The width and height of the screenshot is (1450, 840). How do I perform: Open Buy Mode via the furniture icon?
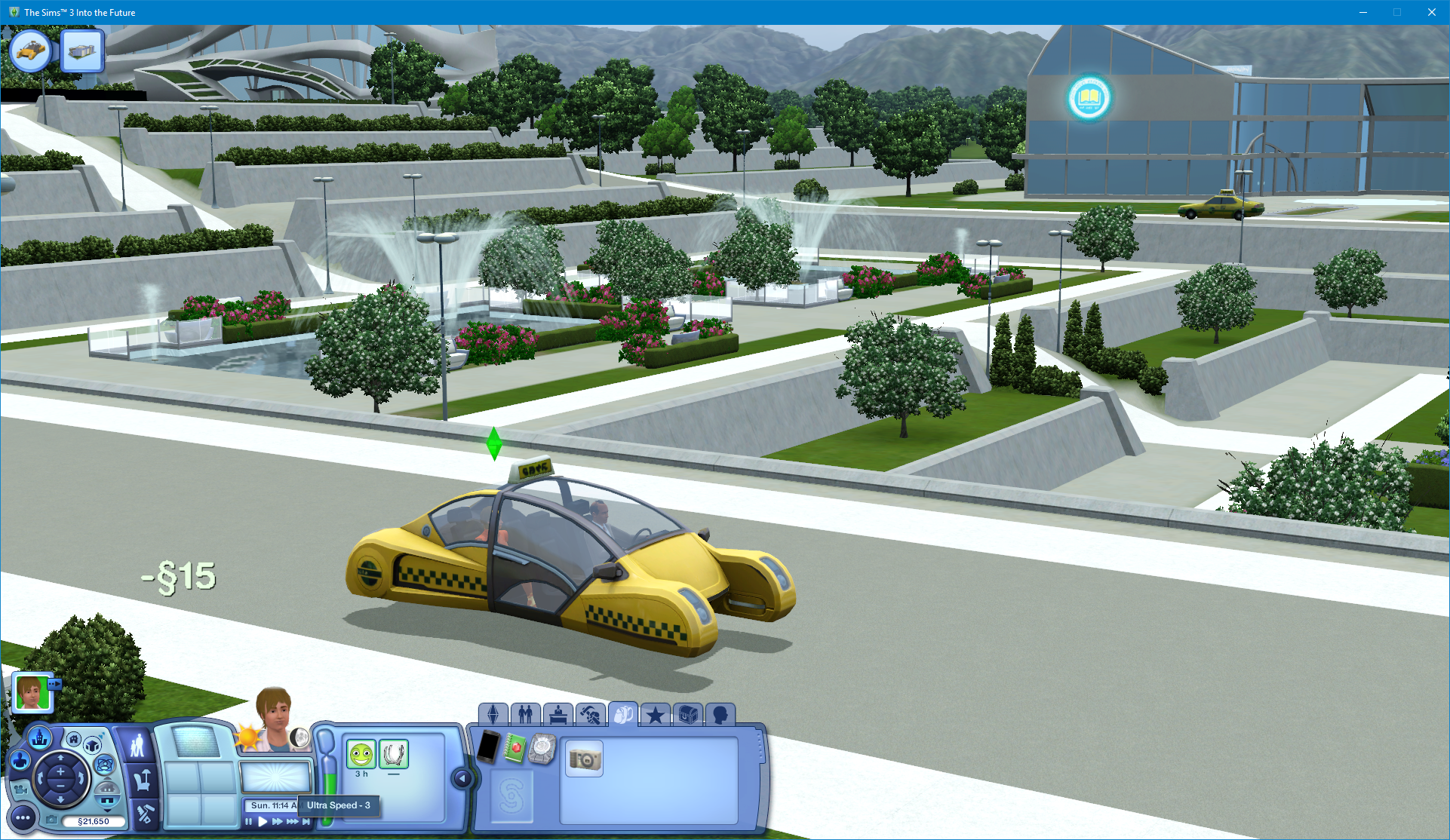pos(142,780)
